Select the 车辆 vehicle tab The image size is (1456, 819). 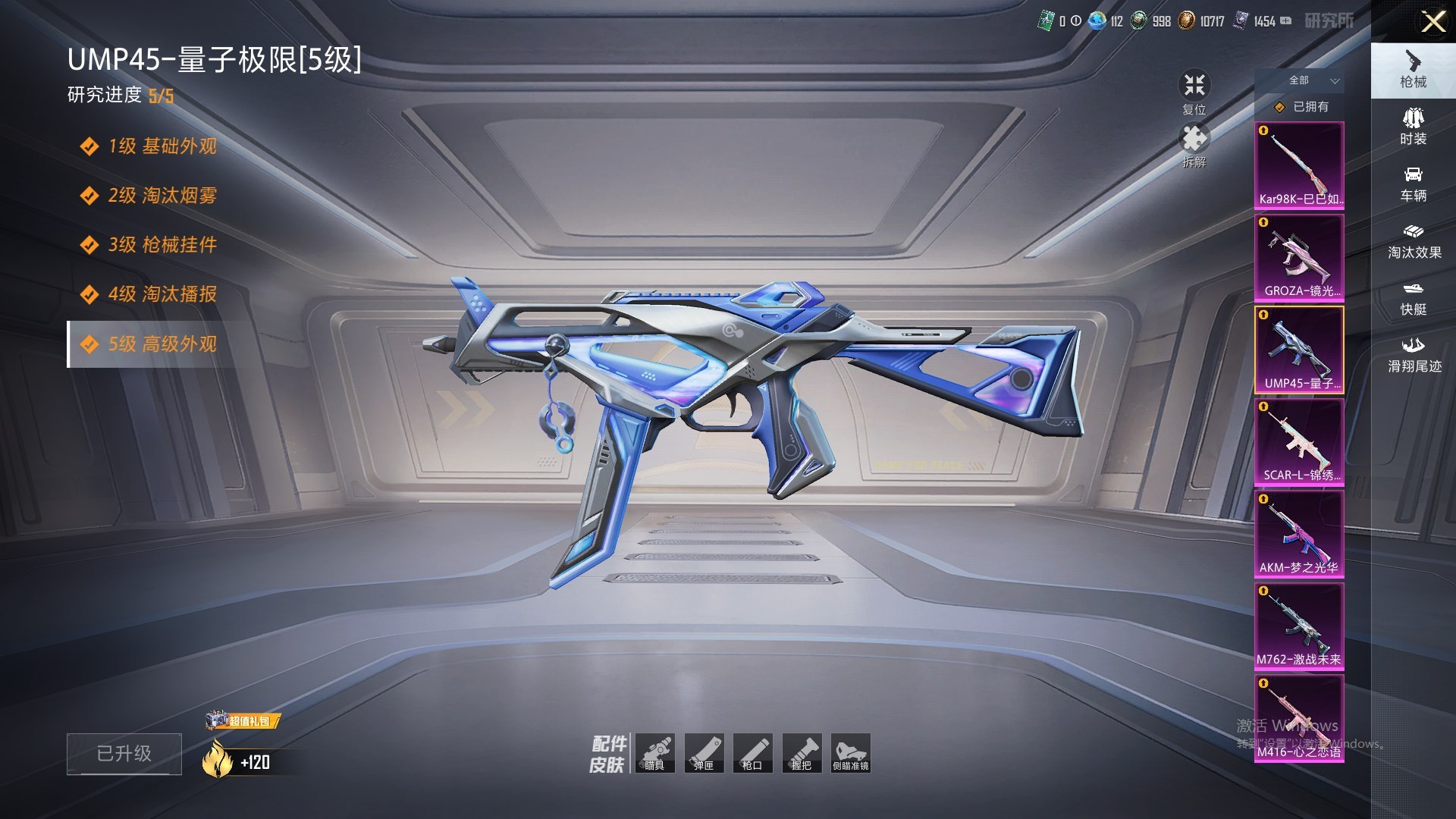pos(1413,184)
